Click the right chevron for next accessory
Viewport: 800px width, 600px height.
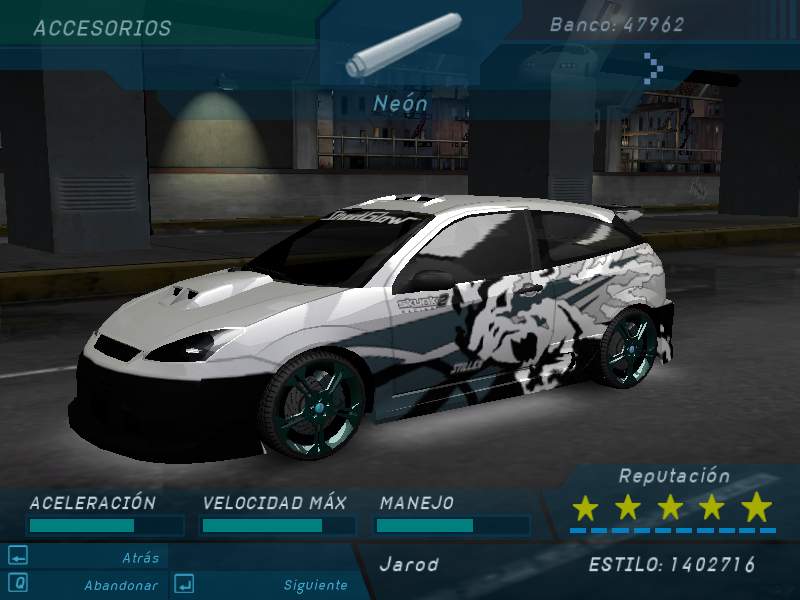(653, 67)
